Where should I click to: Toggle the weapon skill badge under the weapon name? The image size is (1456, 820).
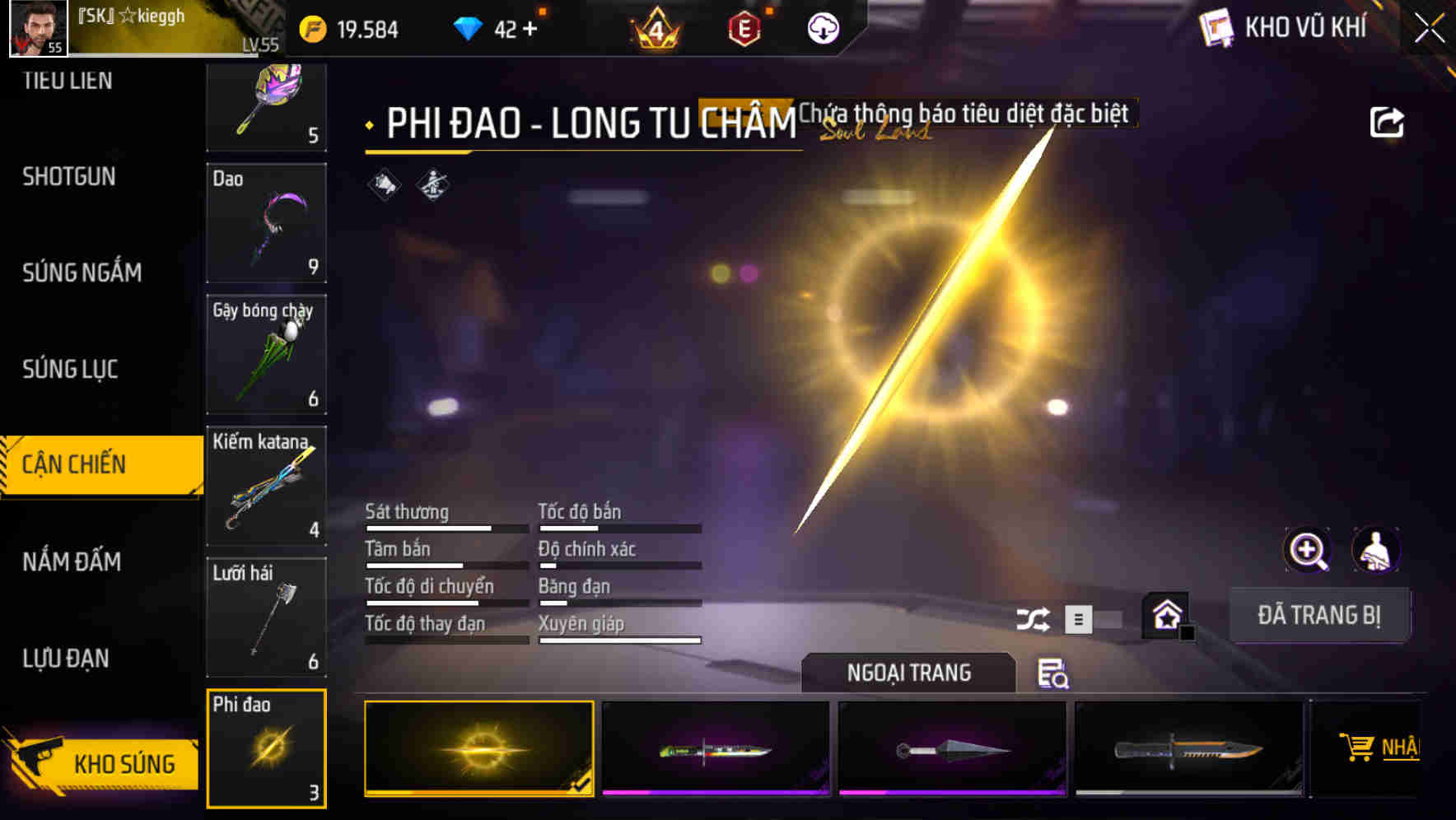click(x=431, y=186)
